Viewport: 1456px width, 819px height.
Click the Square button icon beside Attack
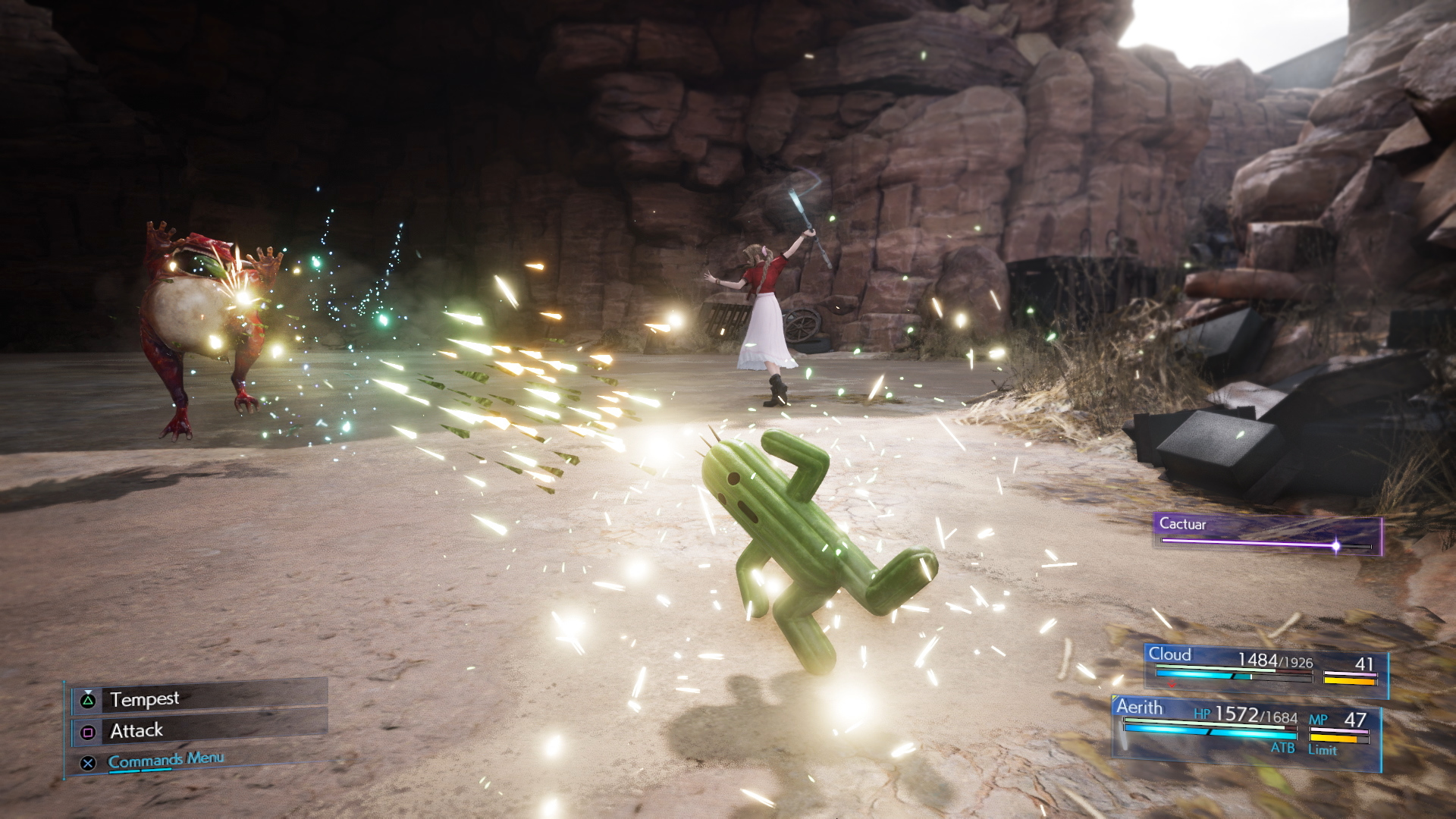click(x=89, y=731)
